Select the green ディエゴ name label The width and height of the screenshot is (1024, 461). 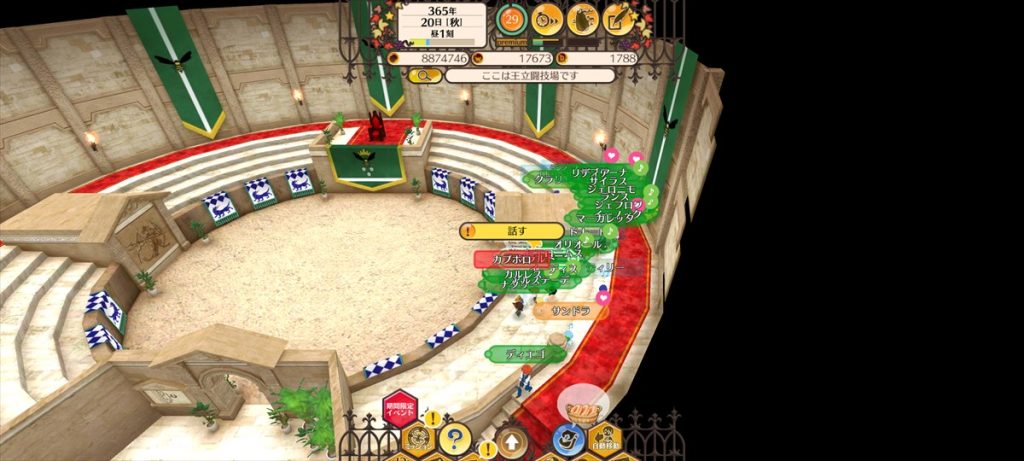click(x=526, y=354)
